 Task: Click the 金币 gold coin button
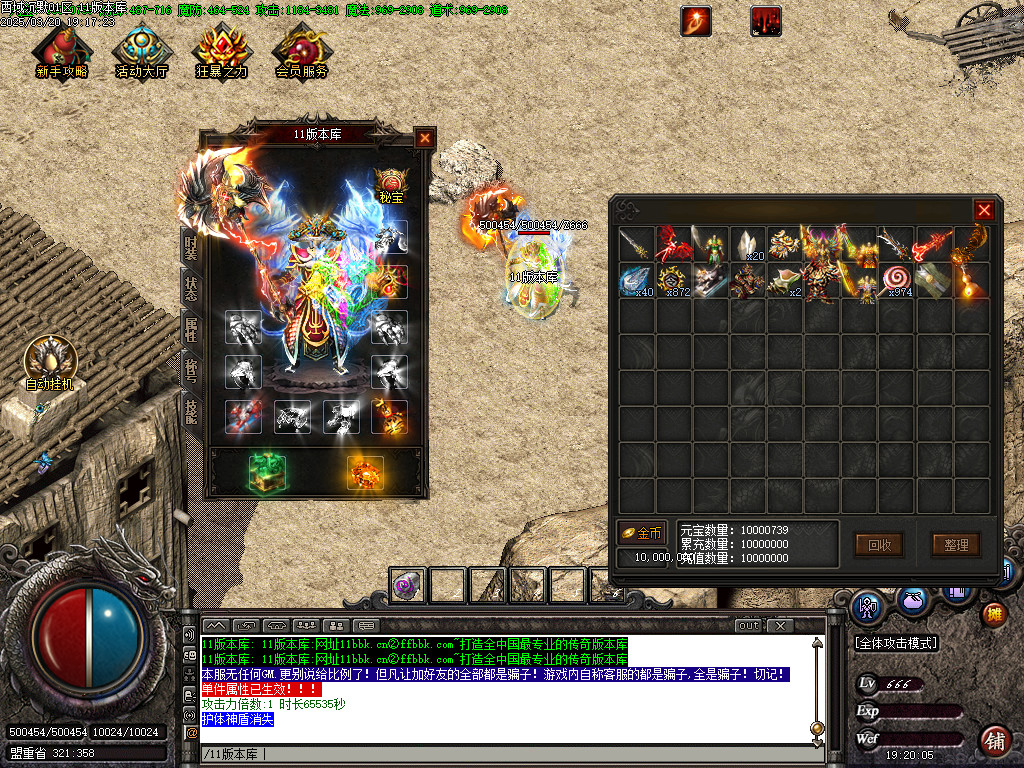tap(641, 533)
